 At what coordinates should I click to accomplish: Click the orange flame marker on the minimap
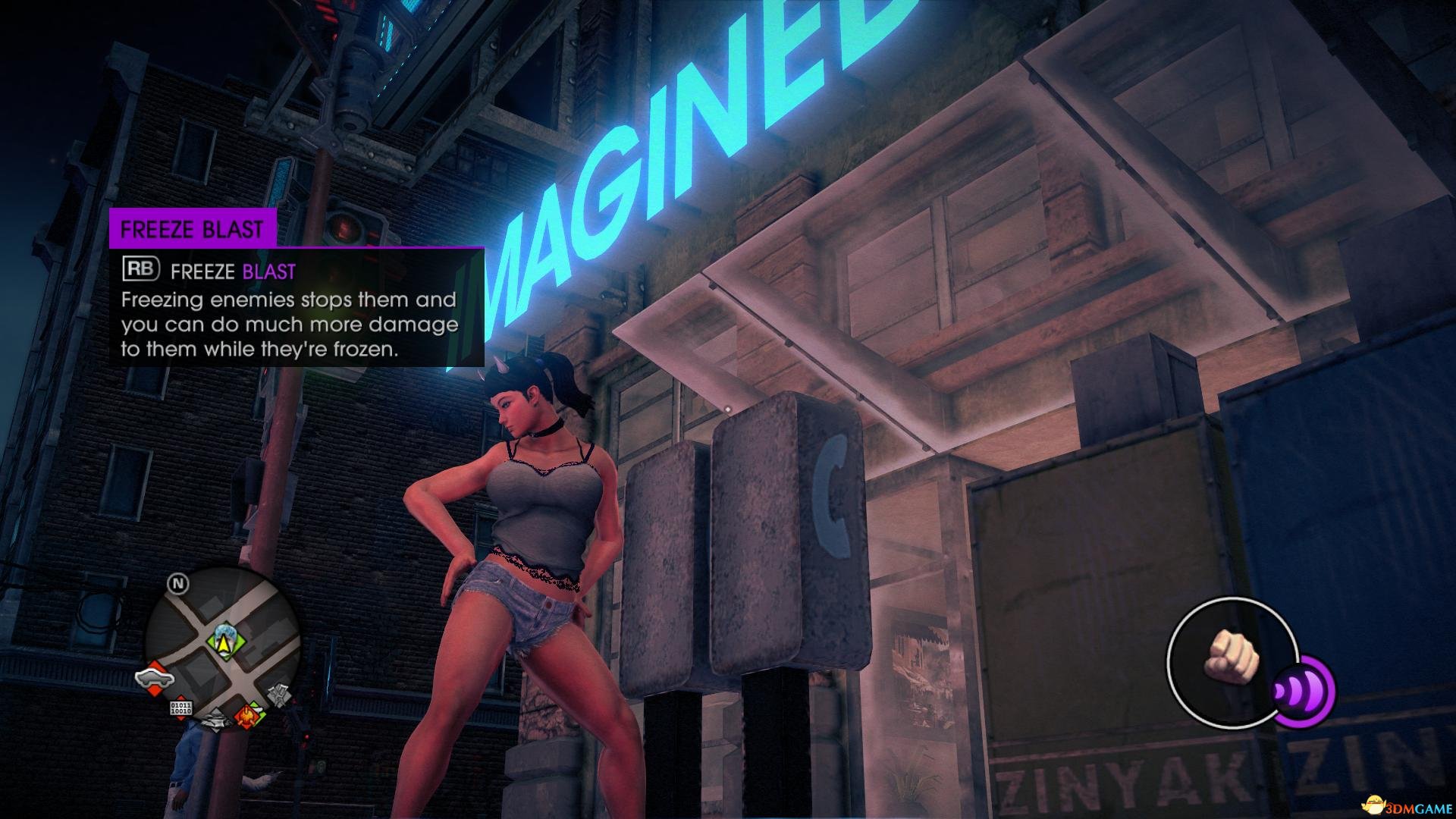click(x=247, y=714)
